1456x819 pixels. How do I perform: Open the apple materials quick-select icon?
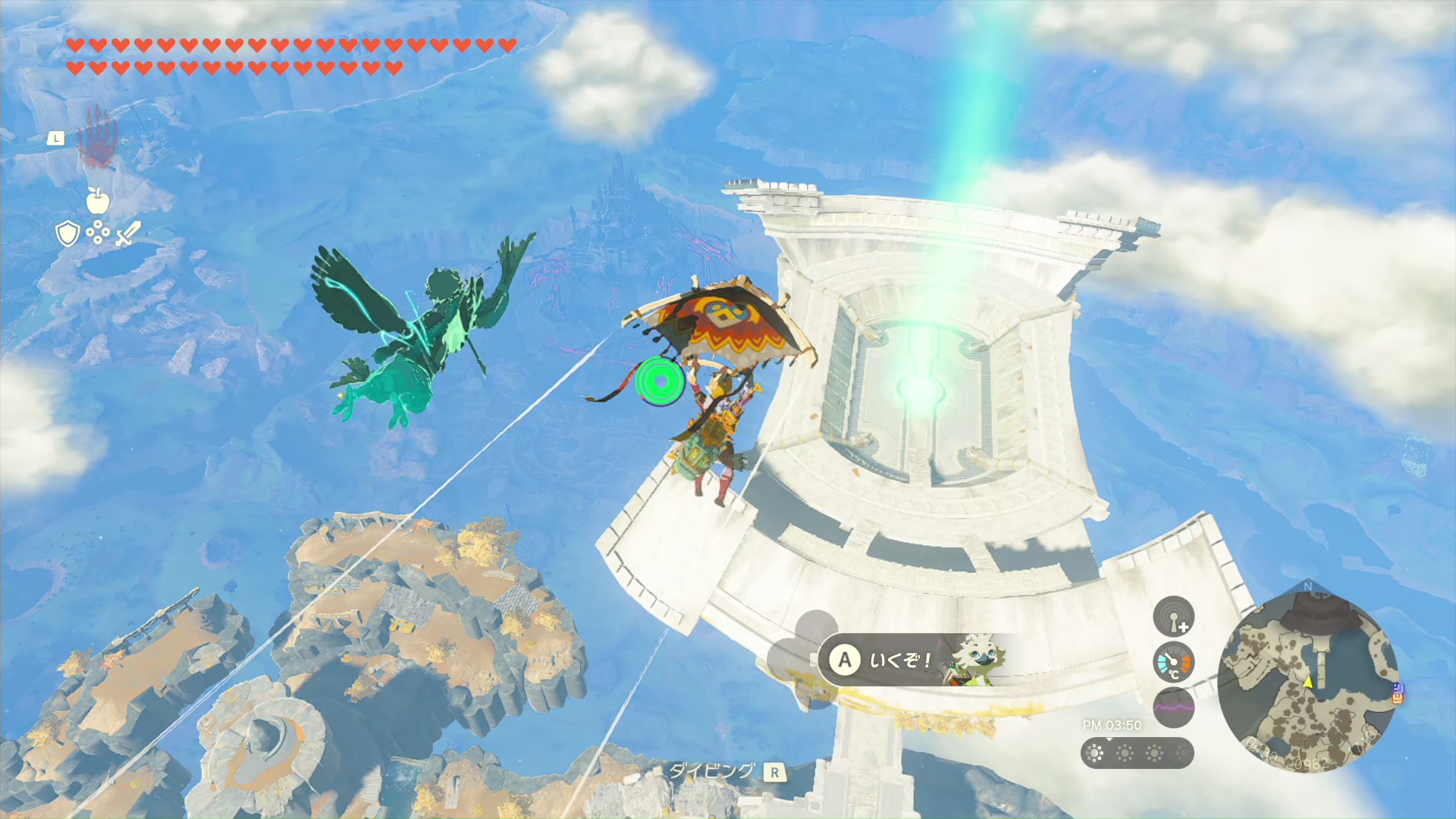coord(98,200)
